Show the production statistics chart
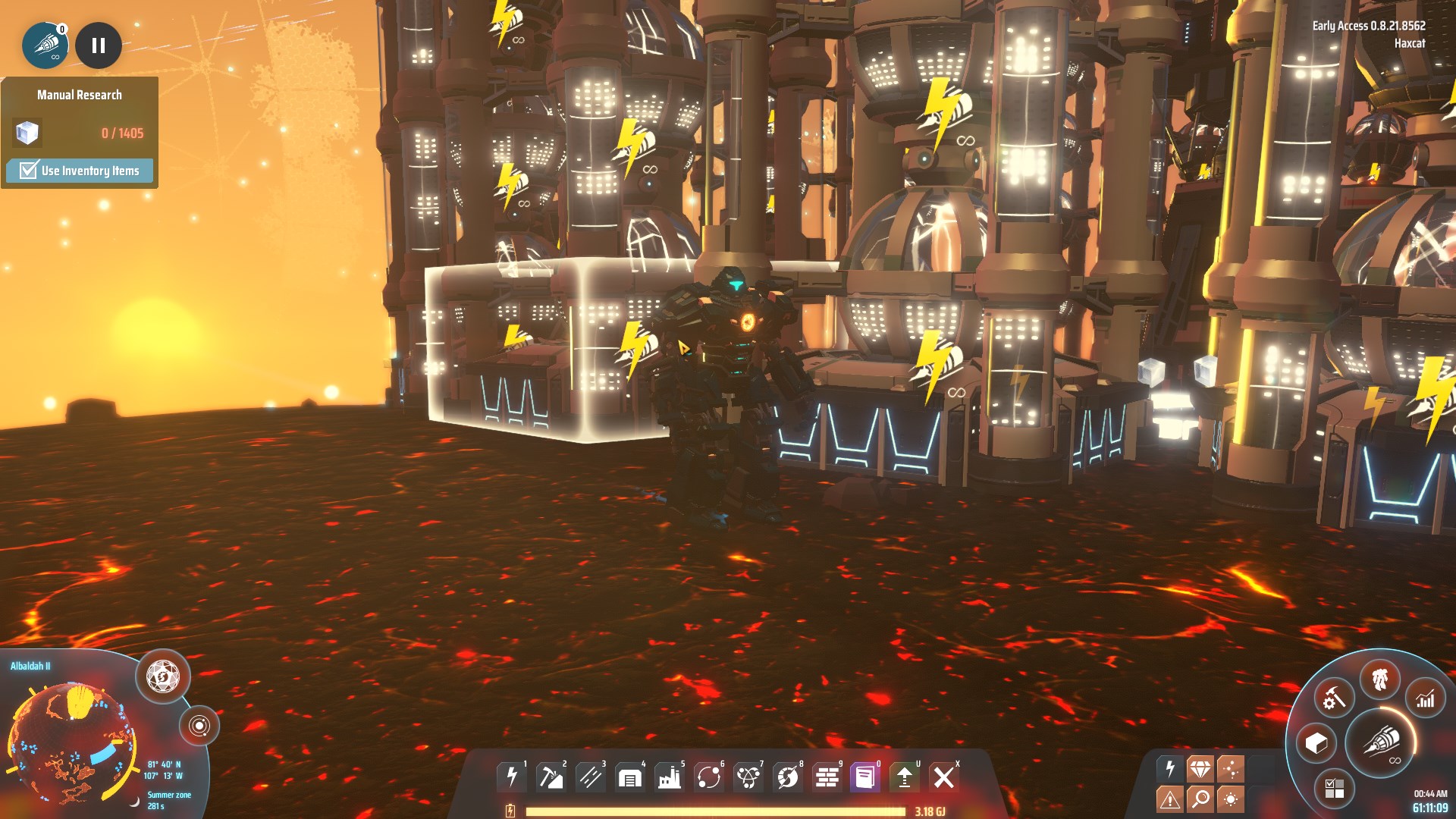This screenshot has width=1456, height=819. 1426,699
